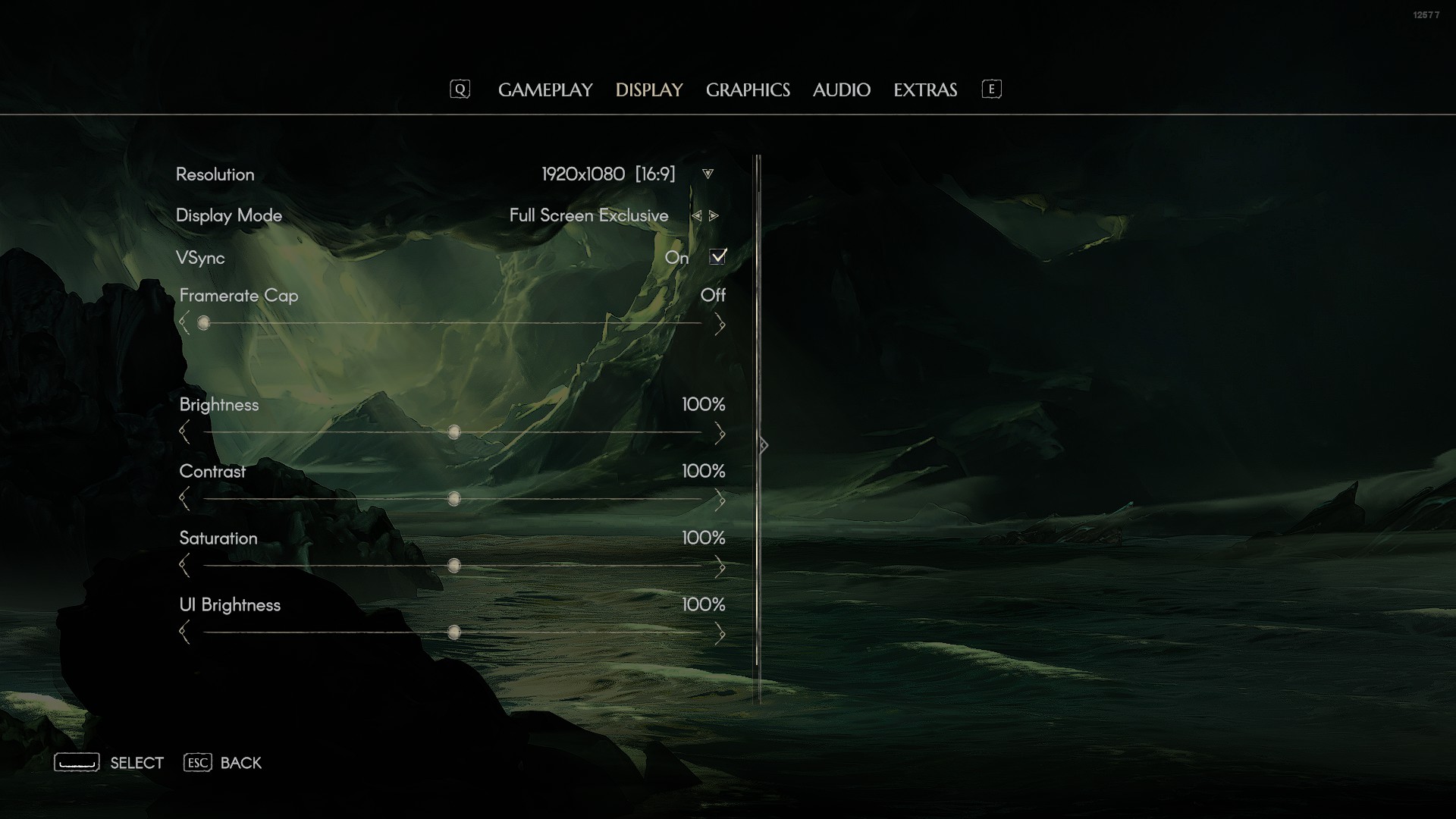Switch to the Gameplay tab
This screenshot has width=1456, height=819.
click(545, 89)
